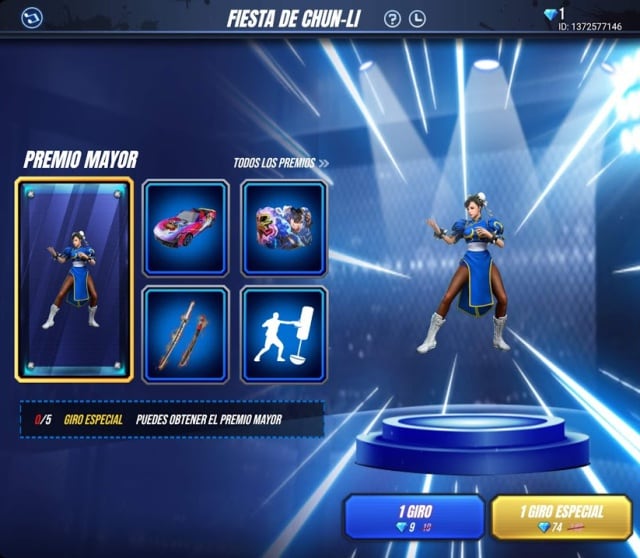Buy 1 Giro for 9 diamonds

tap(414, 517)
